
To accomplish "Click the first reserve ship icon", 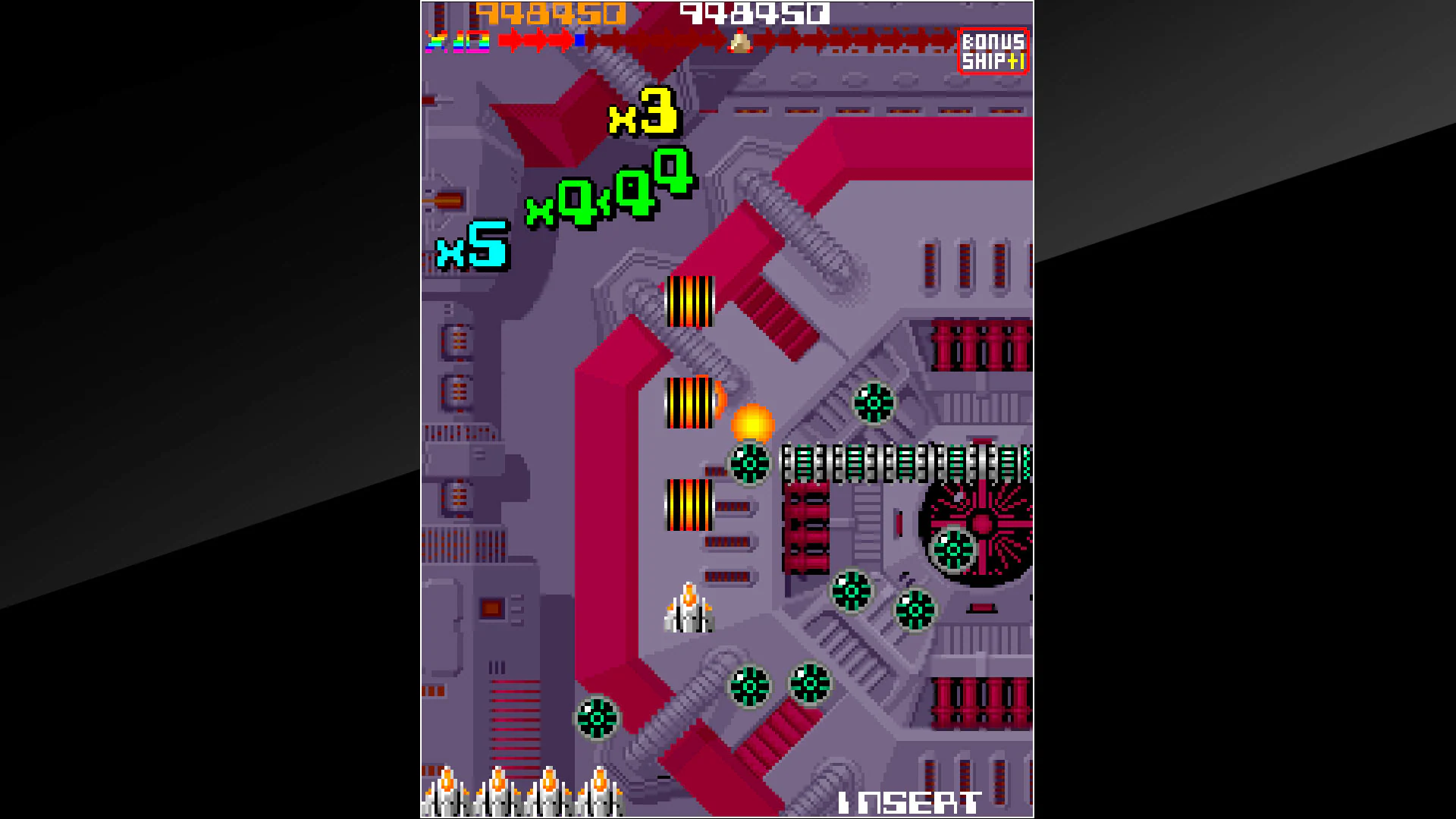I will [448, 796].
